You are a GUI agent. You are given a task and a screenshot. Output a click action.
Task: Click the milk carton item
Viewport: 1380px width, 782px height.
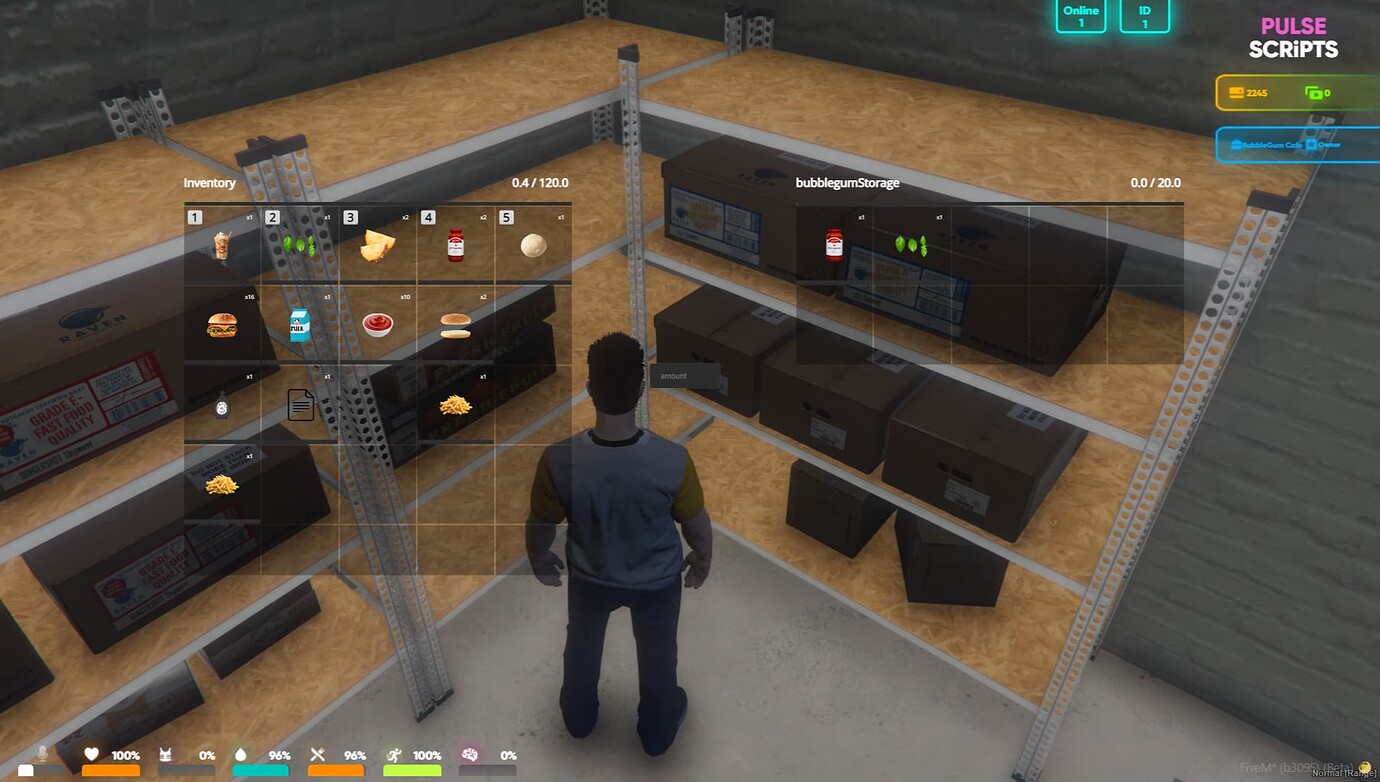click(300, 322)
